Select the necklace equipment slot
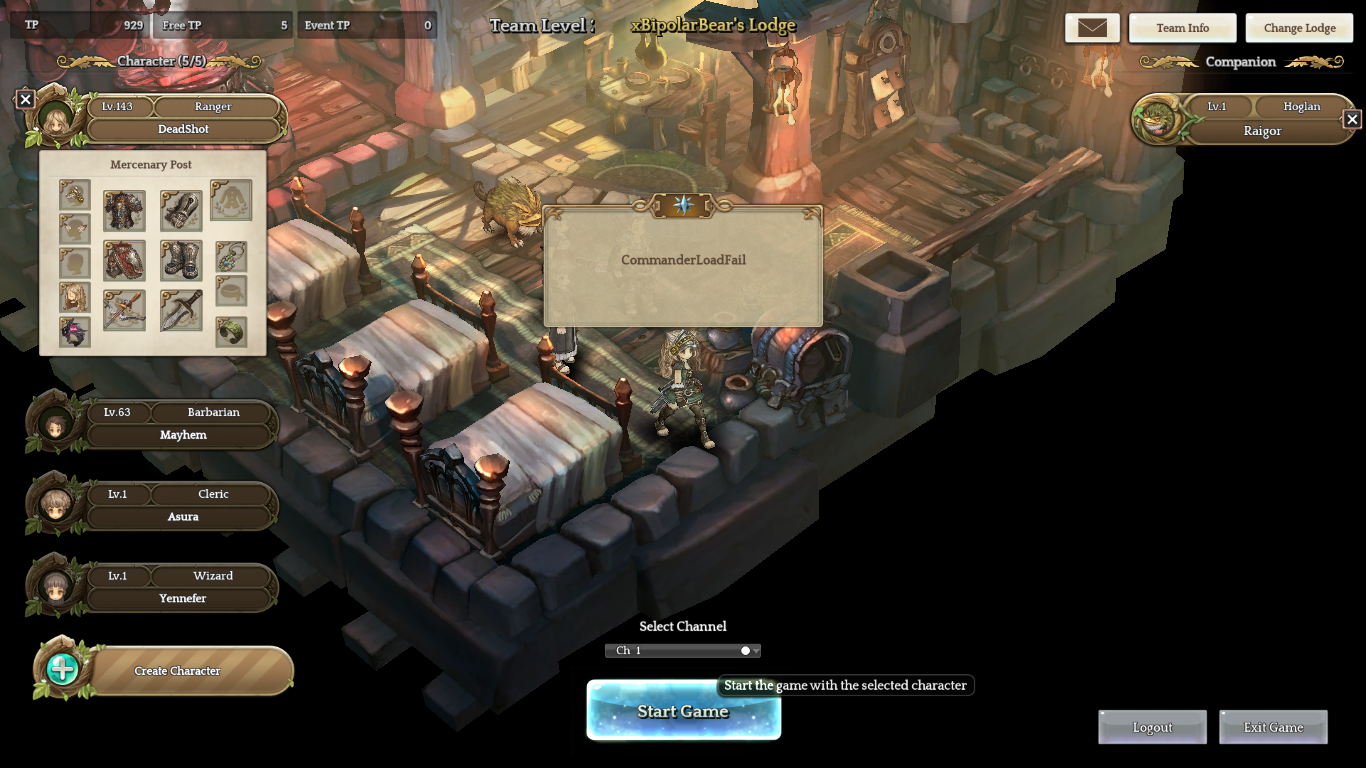 [x=231, y=257]
